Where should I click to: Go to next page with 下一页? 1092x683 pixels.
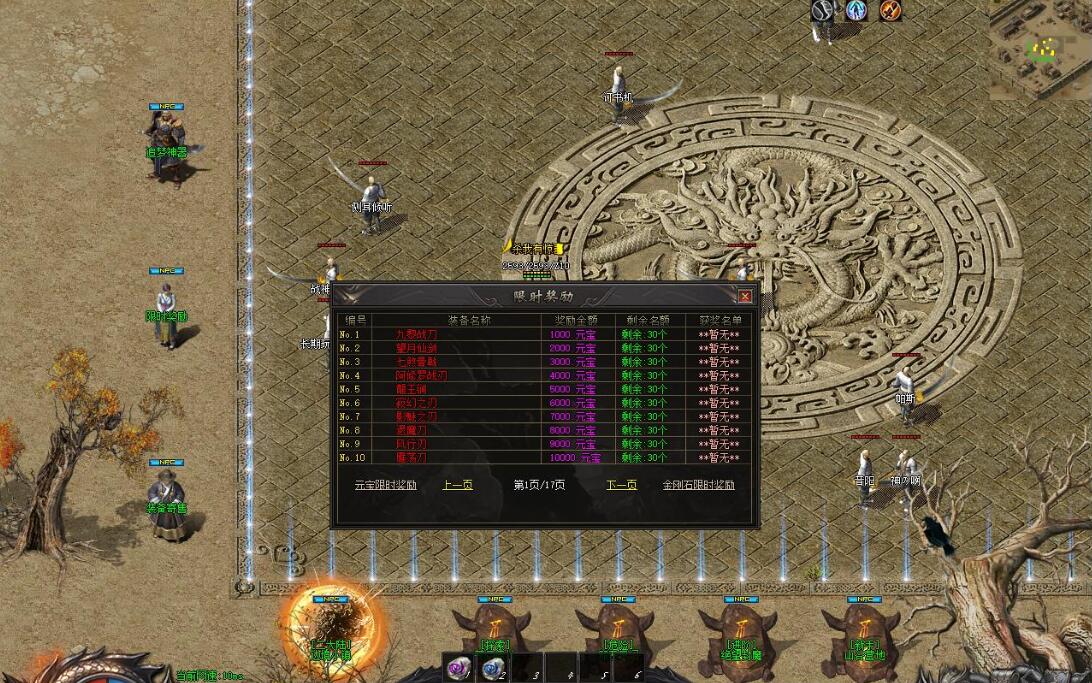(622, 485)
